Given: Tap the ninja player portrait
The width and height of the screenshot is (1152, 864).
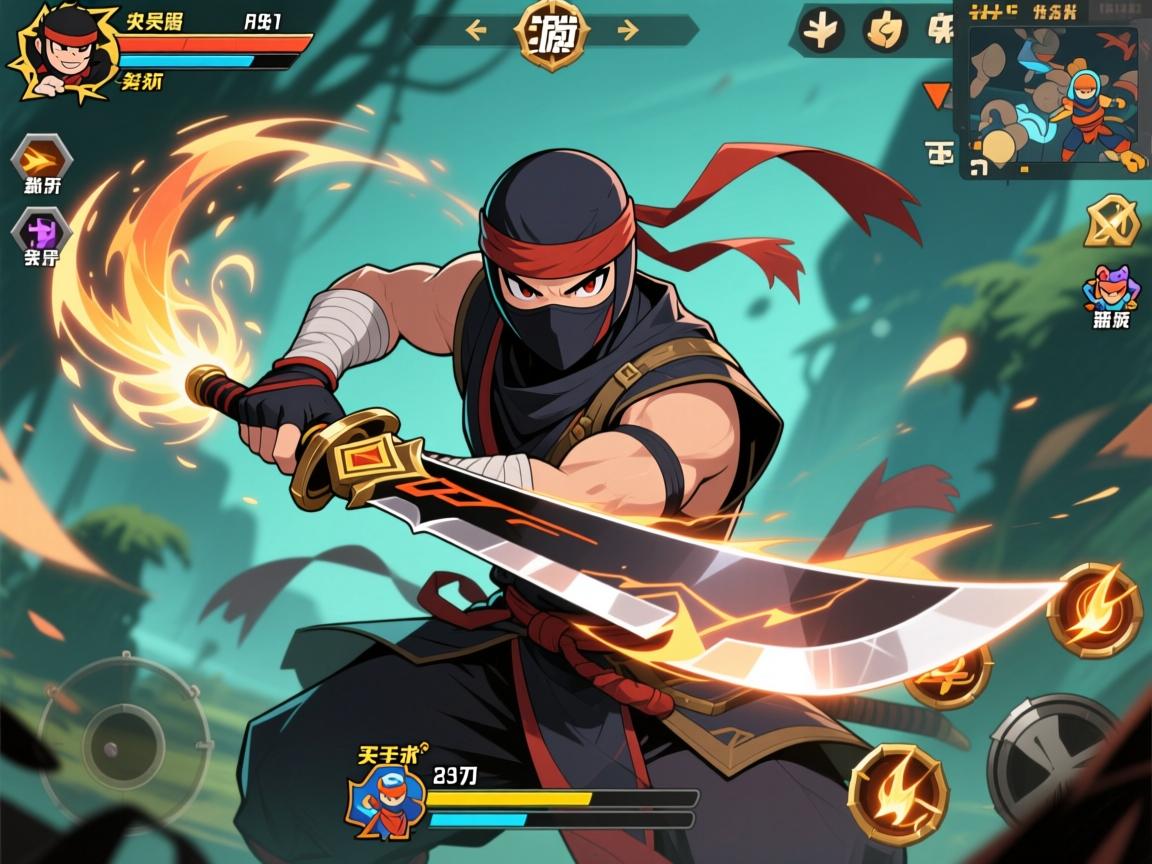Looking at the screenshot, I should tap(58, 50).
